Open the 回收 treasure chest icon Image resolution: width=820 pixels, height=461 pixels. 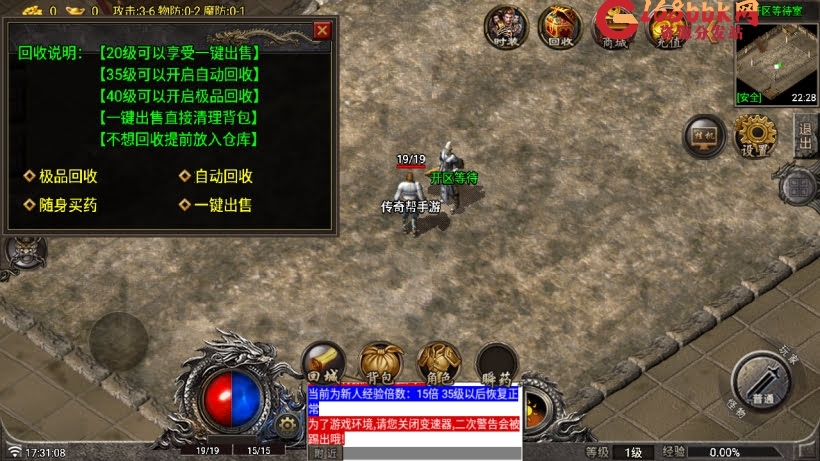pos(560,26)
